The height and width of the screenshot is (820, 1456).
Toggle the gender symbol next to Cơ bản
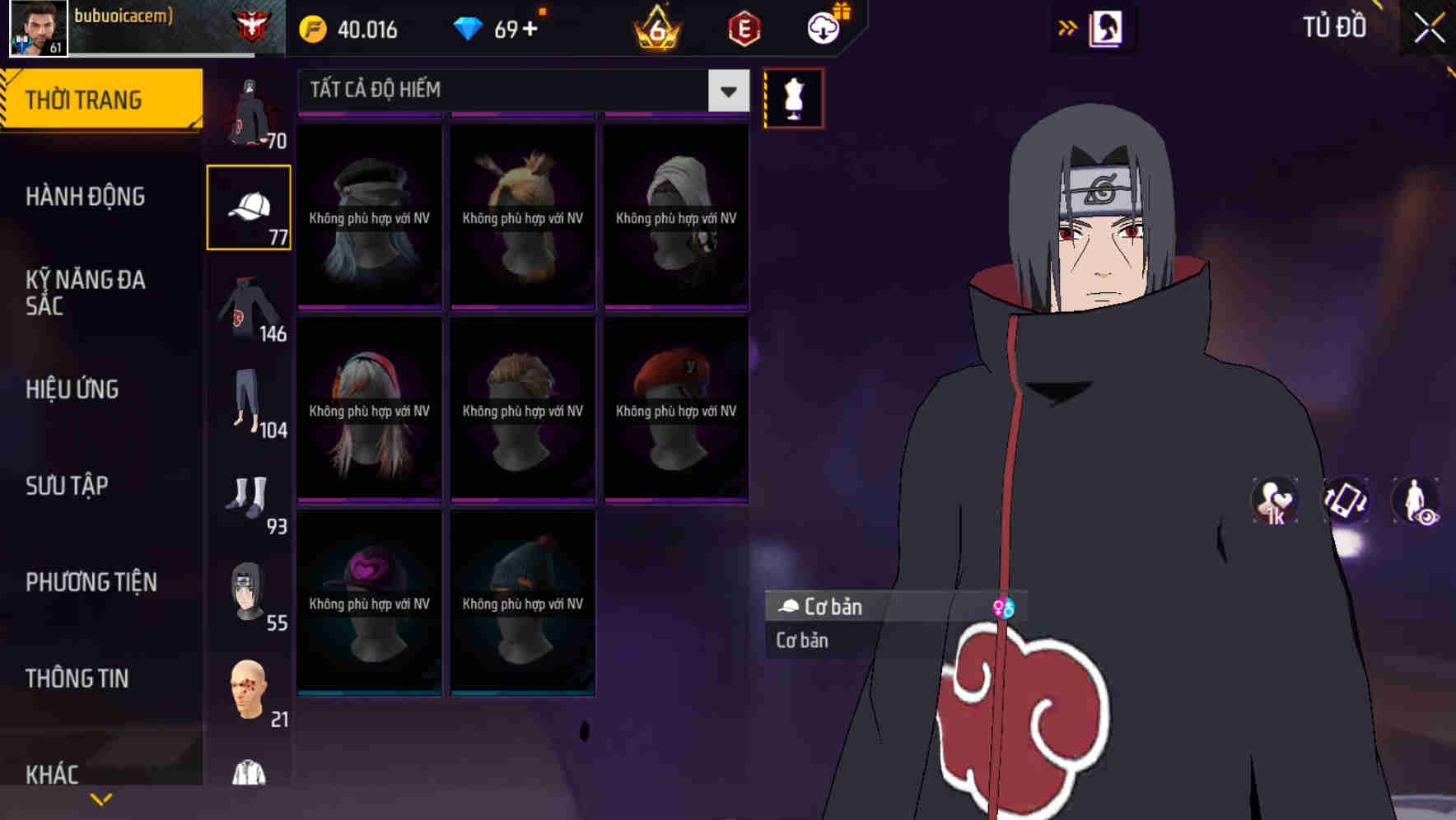point(1004,606)
